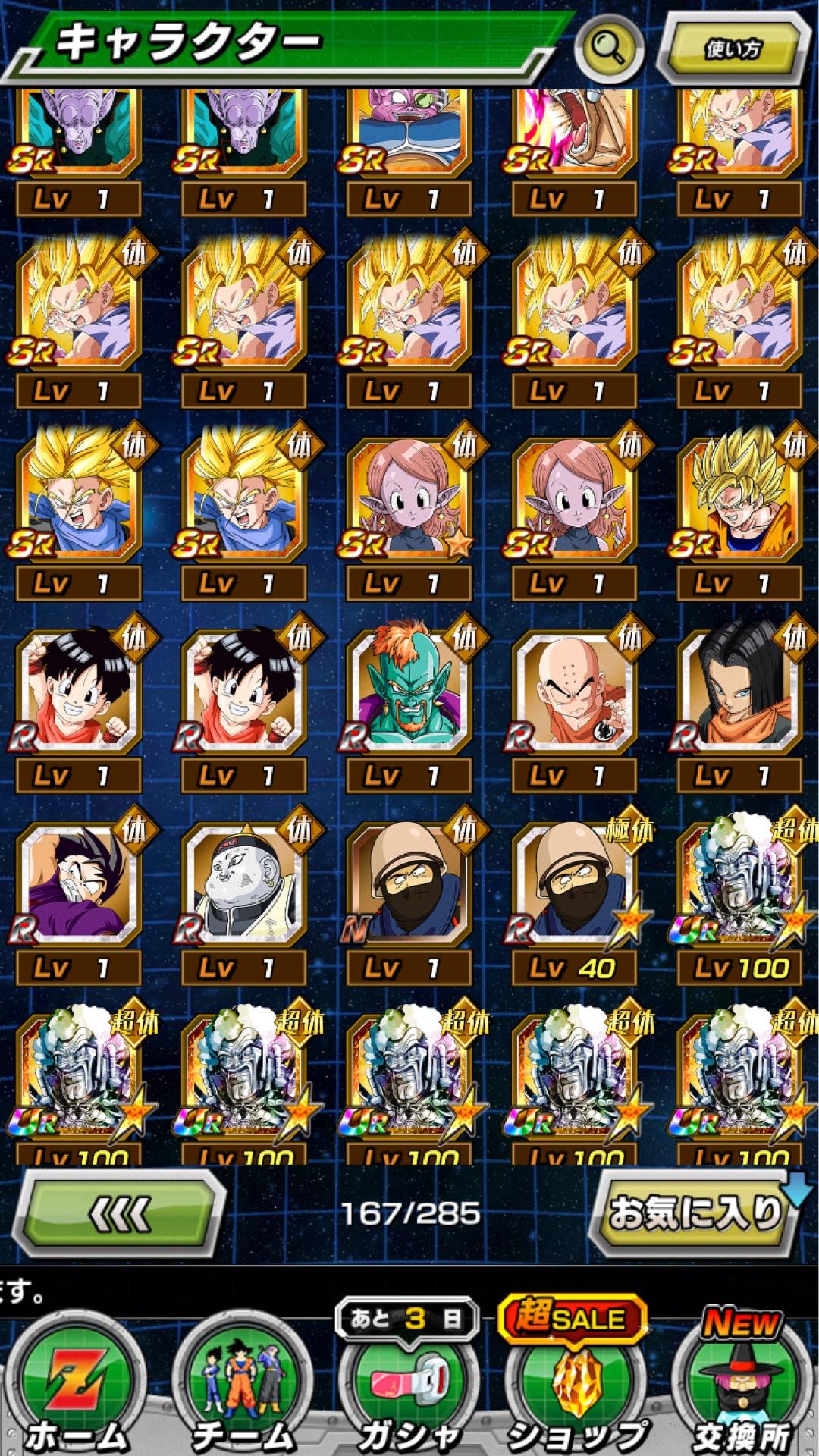Select the Lv 40 masked soldier card
The image size is (819, 1456).
pos(575,883)
